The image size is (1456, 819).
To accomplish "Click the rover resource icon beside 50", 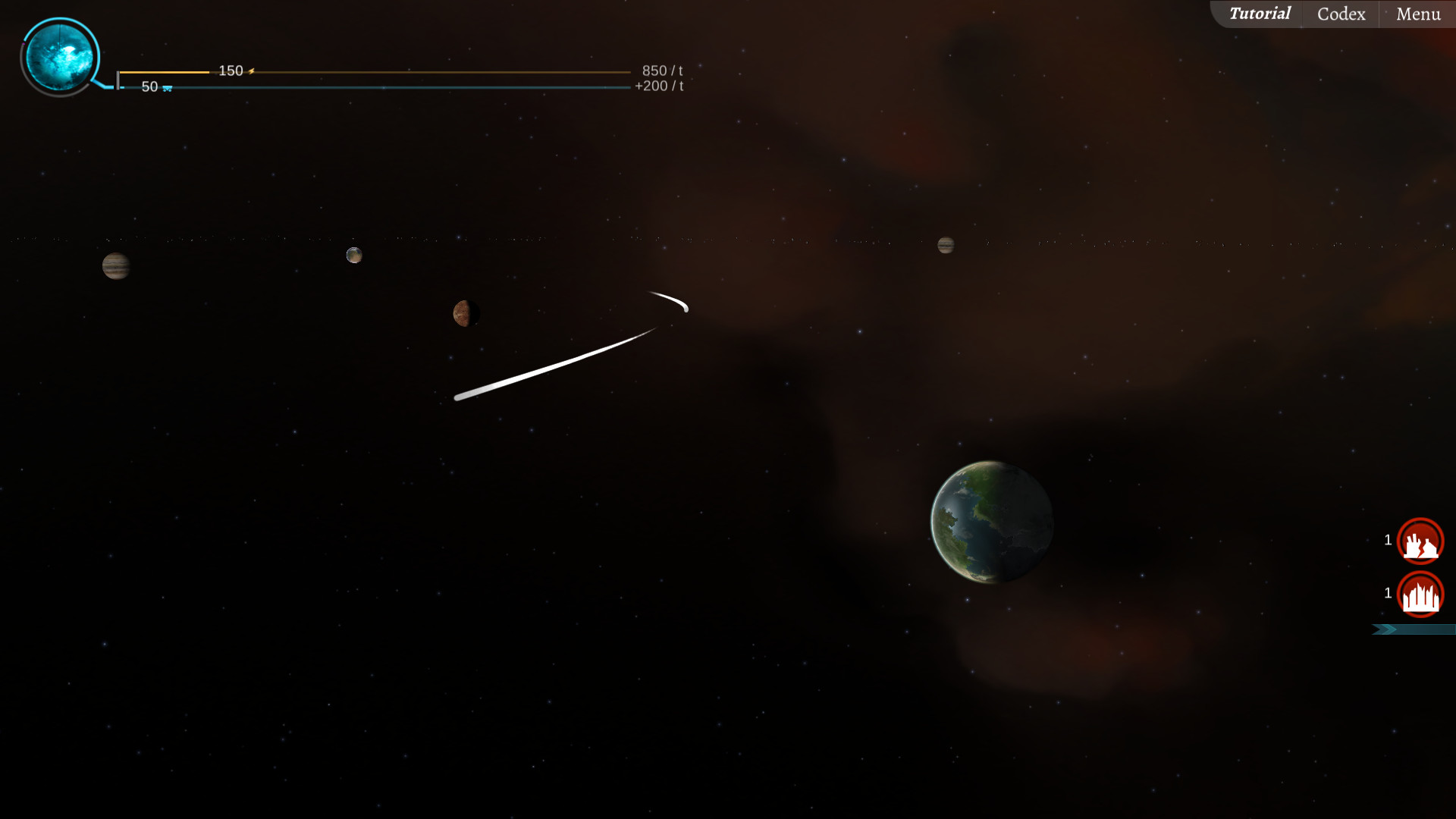I will (167, 87).
